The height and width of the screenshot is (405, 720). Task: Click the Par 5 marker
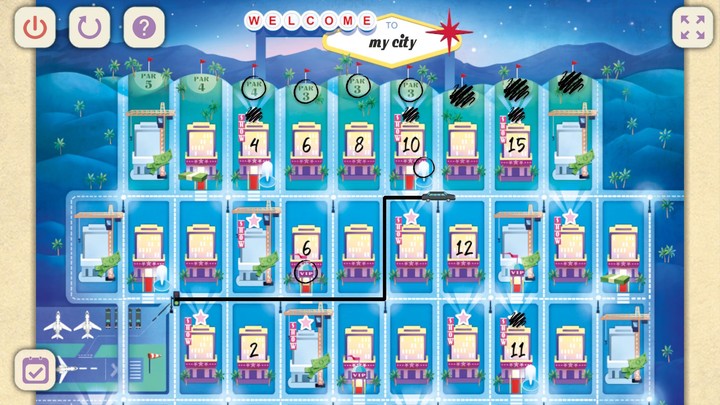tap(150, 85)
